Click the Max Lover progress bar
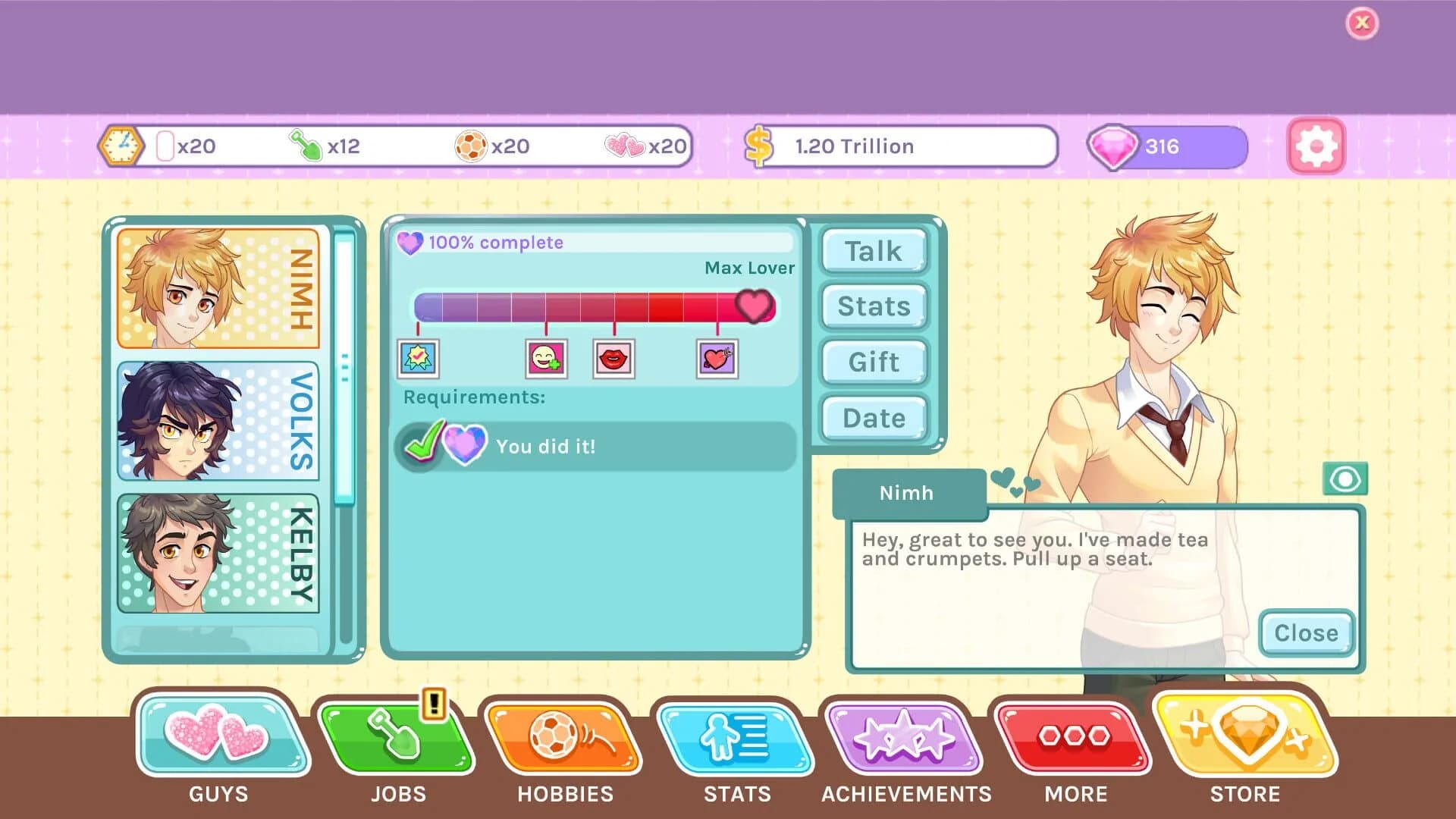Screen dimensions: 1456x819 595,305
